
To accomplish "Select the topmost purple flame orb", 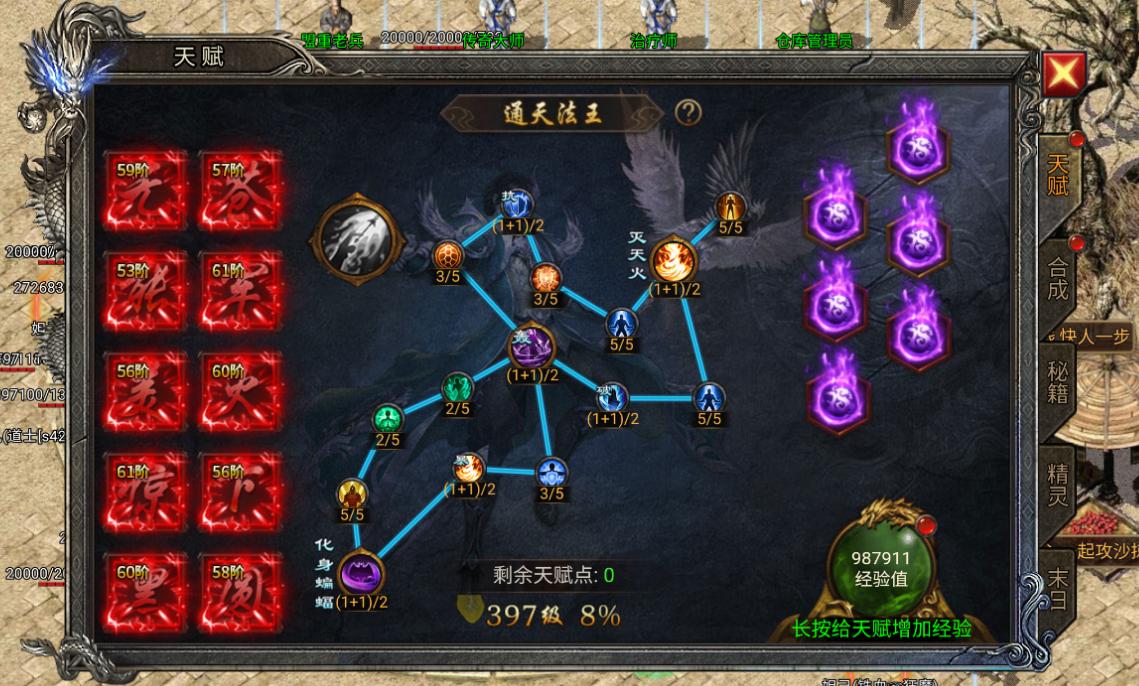I will 918,144.
